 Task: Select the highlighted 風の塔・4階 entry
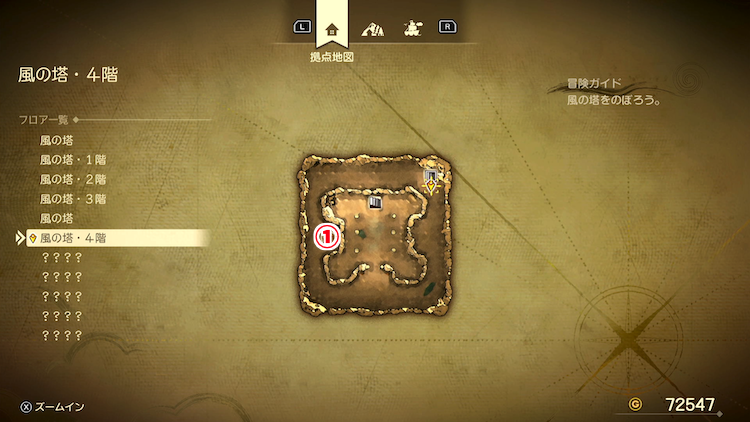pos(73,238)
